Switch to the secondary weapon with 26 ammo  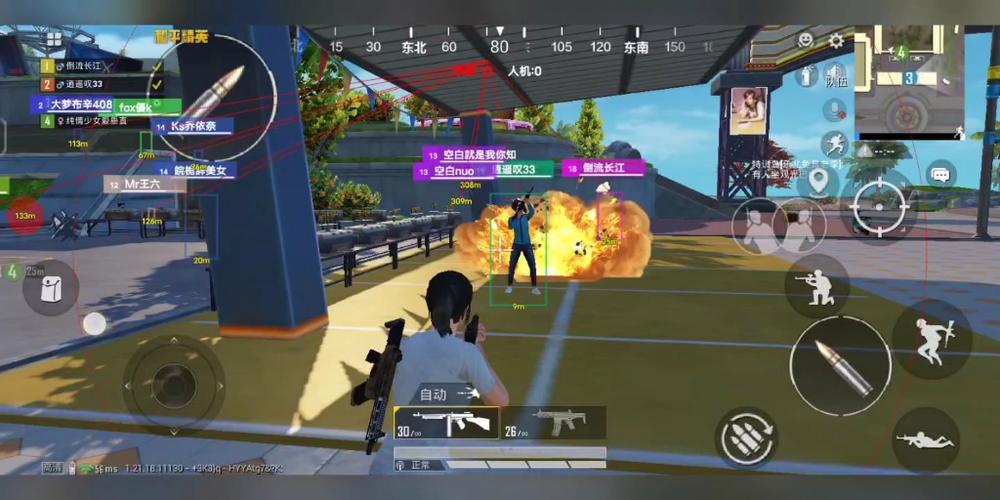[x=553, y=422]
